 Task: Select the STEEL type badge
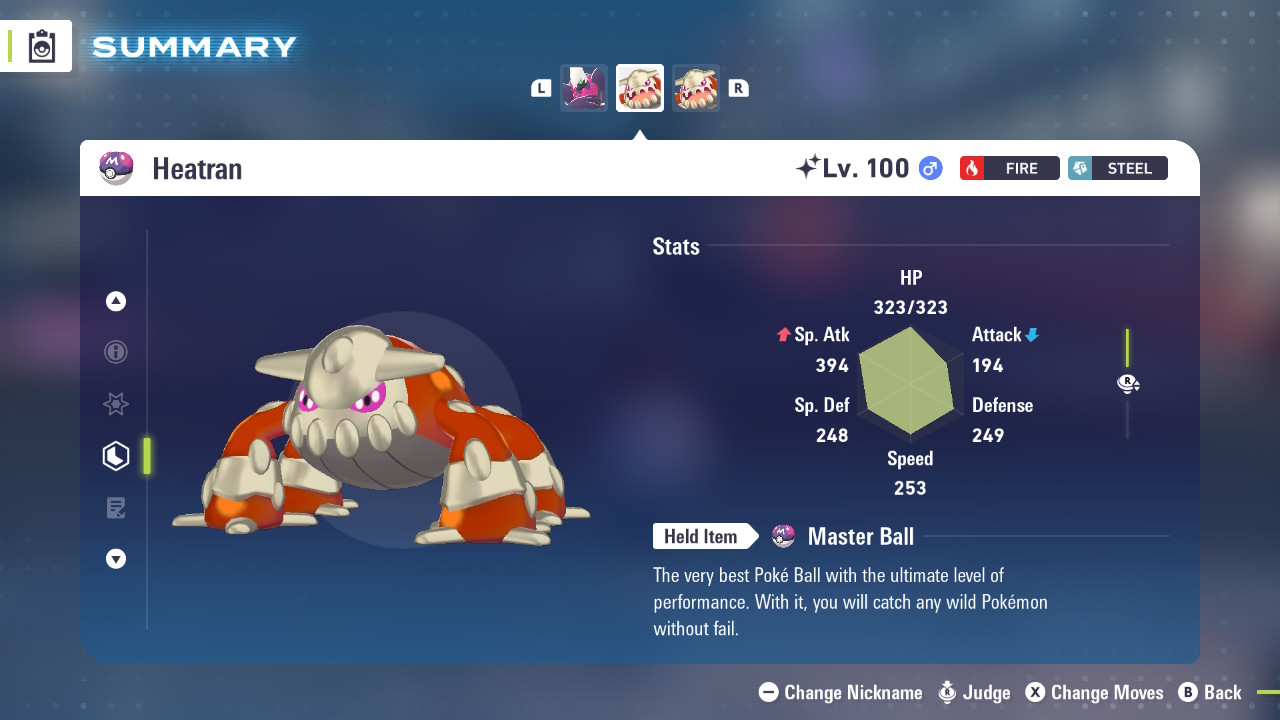tap(1117, 168)
